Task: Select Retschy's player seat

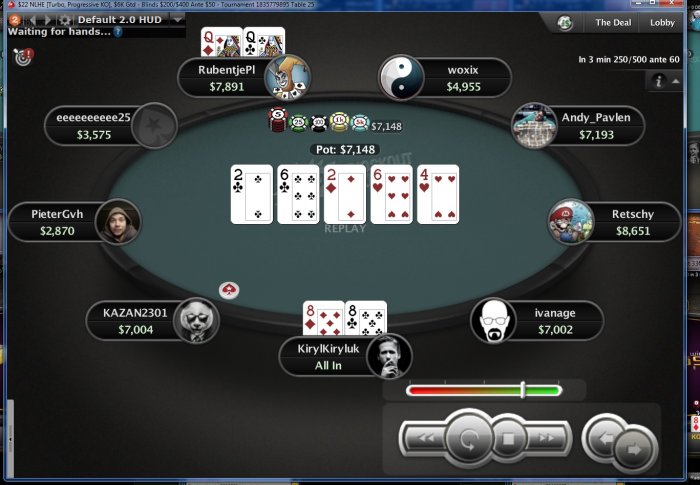Action: click(614, 221)
